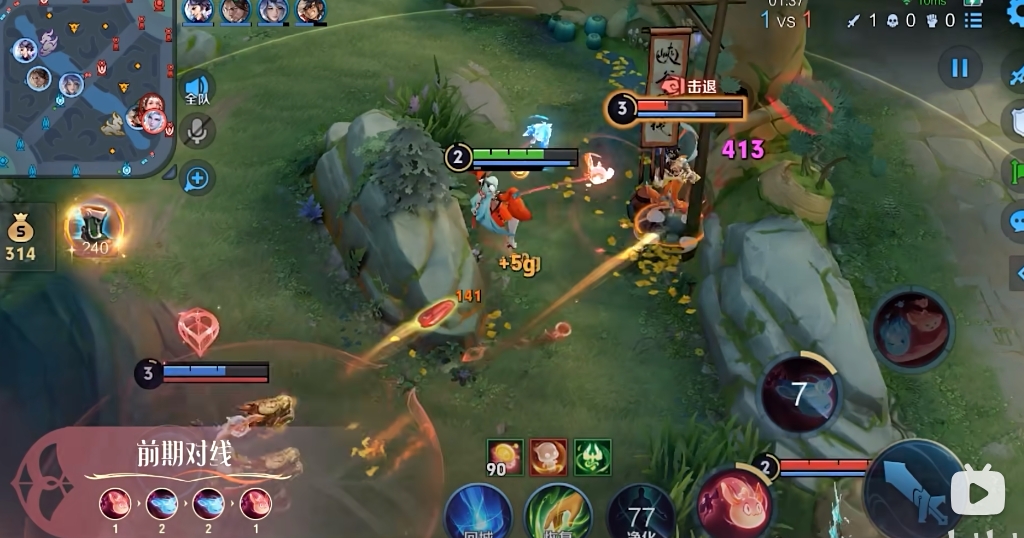
Task: Tap the blue plus chat-bubble button
Action: 197,178
